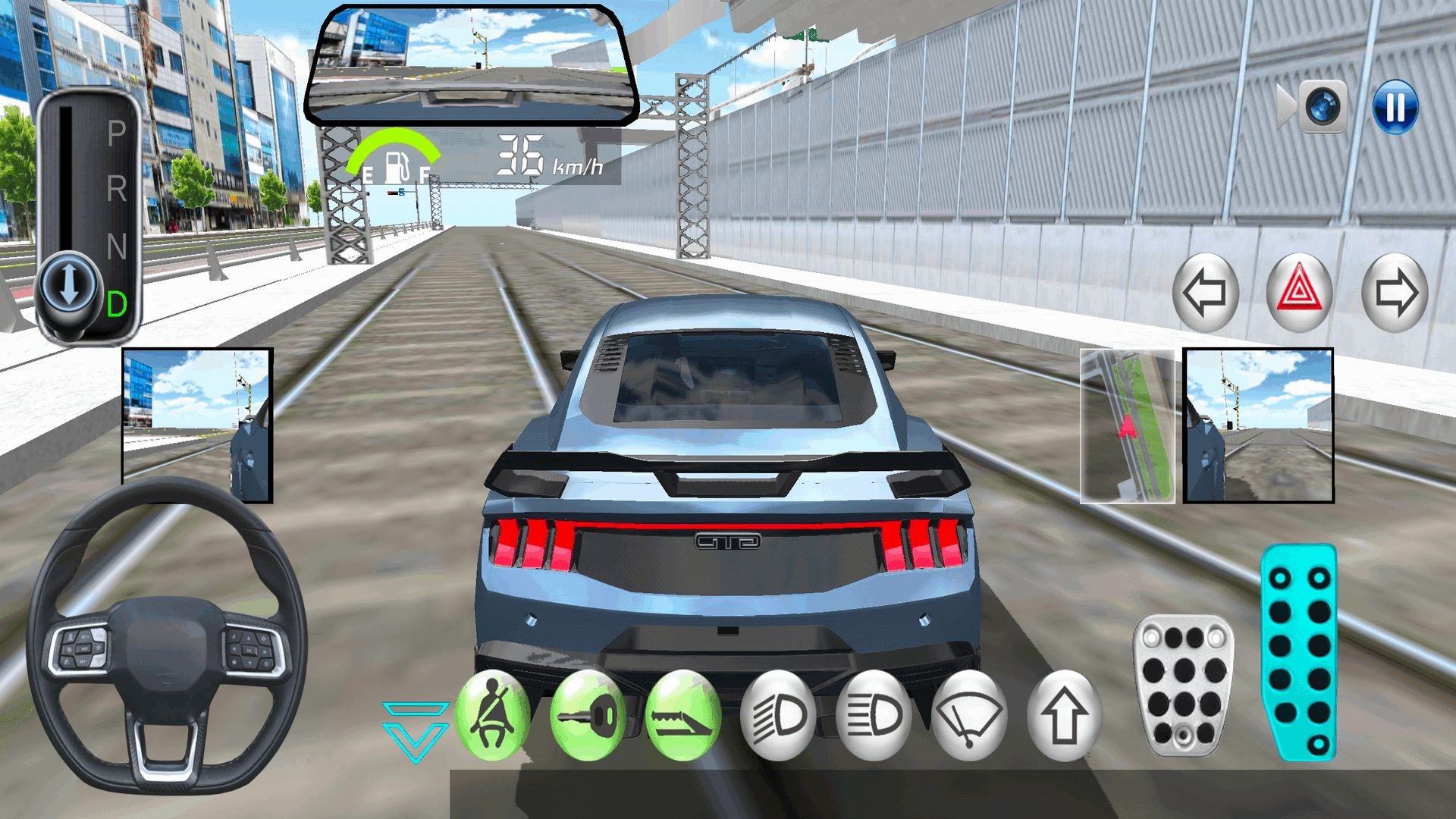The width and height of the screenshot is (1456, 819).
Task: Pause the game with the blue button
Action: (x=1395, y=107)
